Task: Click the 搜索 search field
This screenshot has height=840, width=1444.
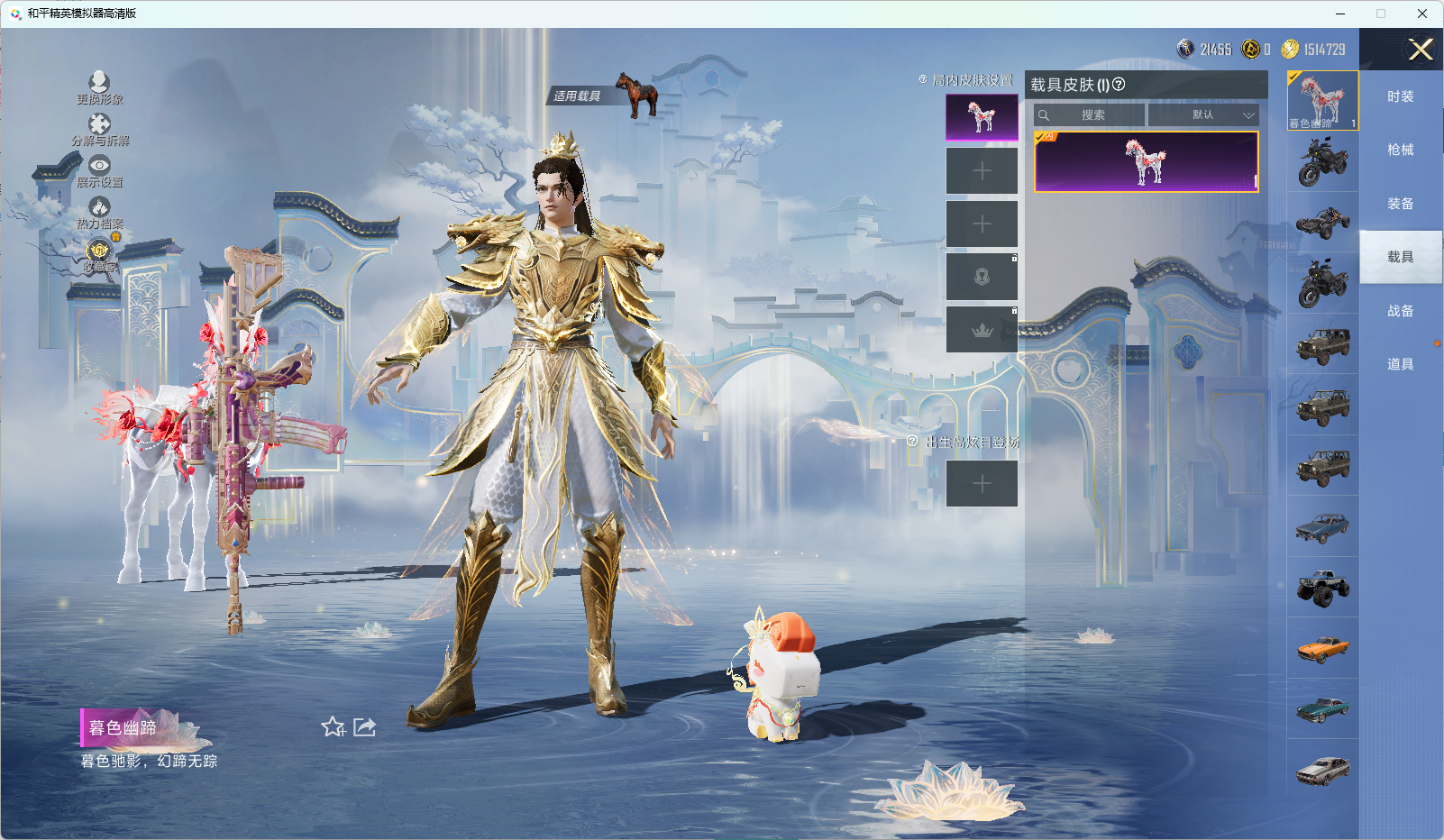Action: pos(1092,115)
